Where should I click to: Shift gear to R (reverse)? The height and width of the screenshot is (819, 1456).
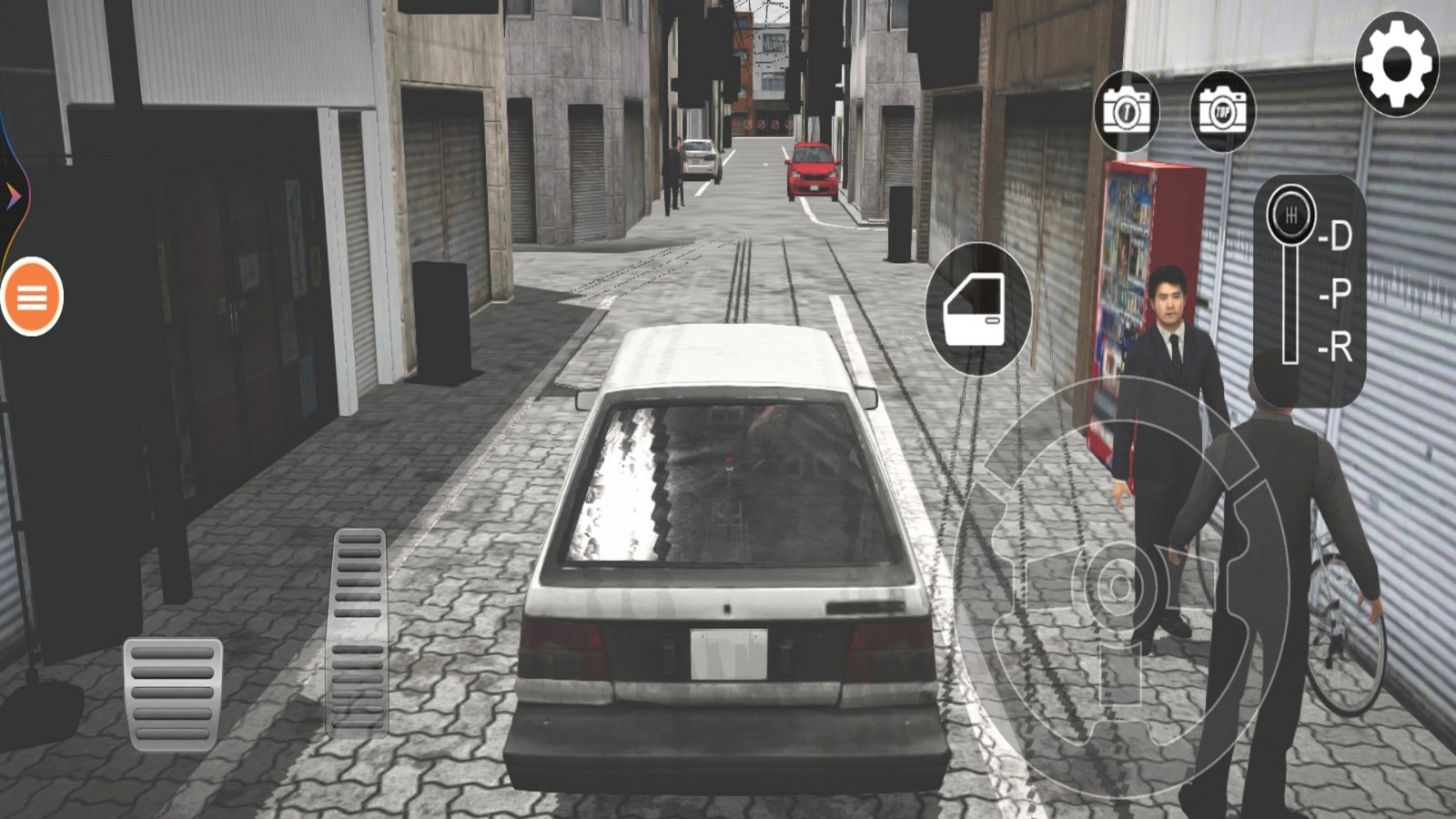[x=1336, y=348]
